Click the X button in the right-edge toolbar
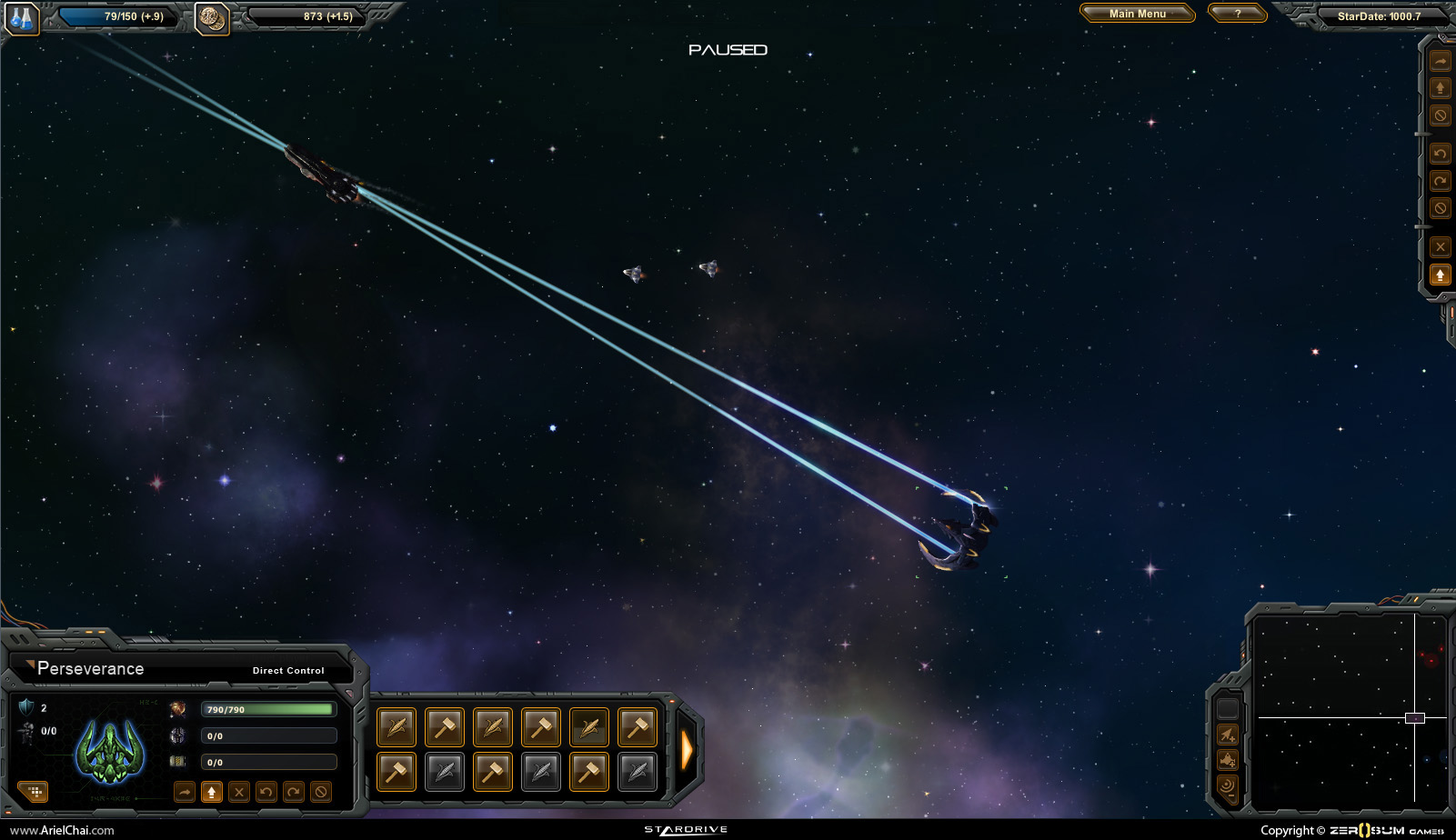1456x840 pixels. (1441, 246)
